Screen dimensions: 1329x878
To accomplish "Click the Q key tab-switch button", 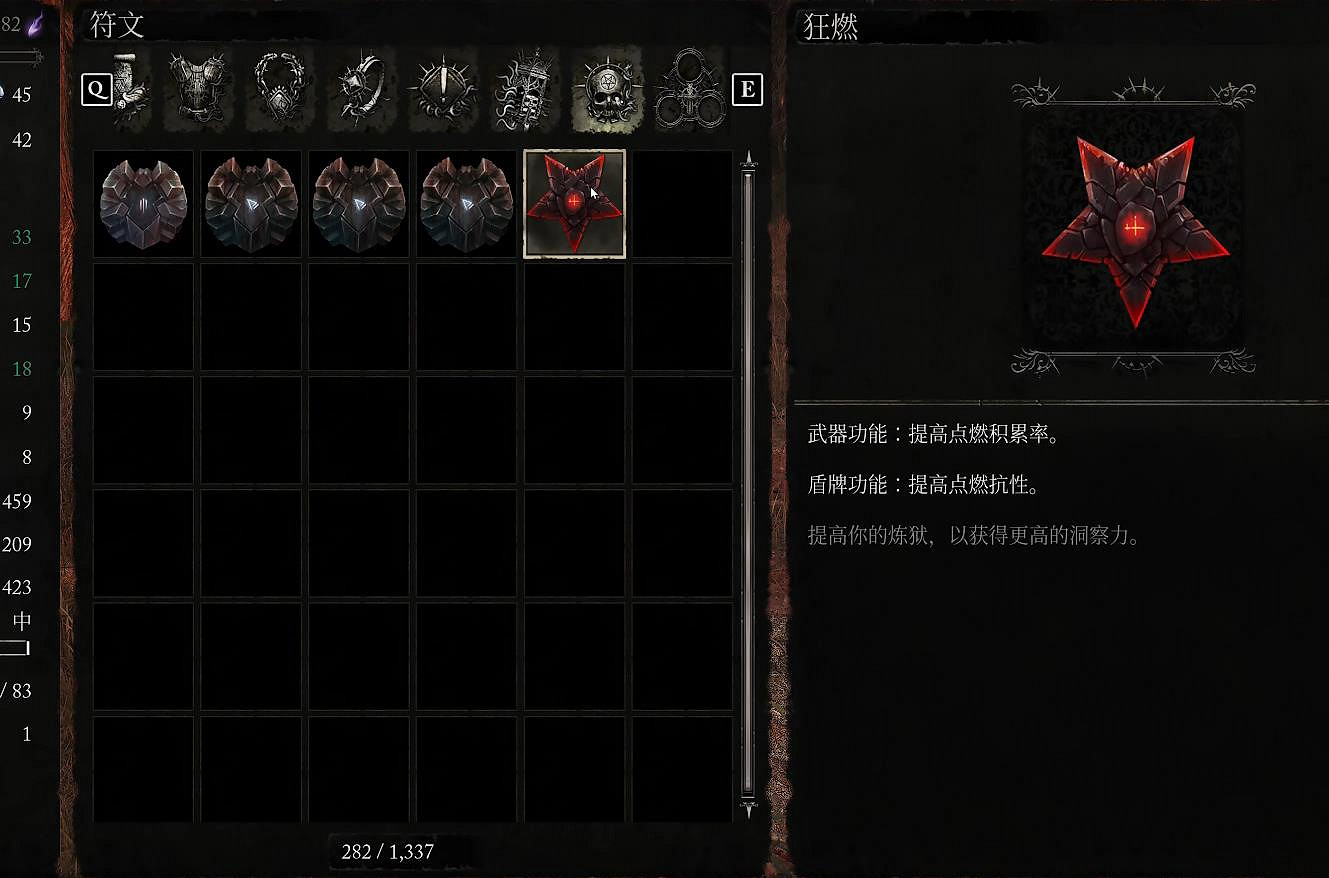I will (96, 89).
